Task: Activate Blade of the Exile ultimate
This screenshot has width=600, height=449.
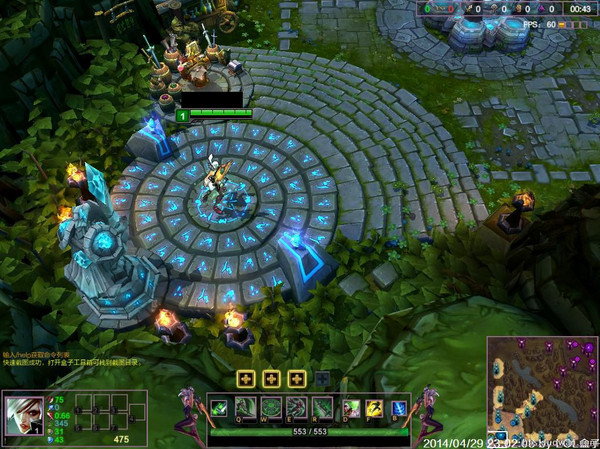Action: pyautogui.click(x=322, y=408)
